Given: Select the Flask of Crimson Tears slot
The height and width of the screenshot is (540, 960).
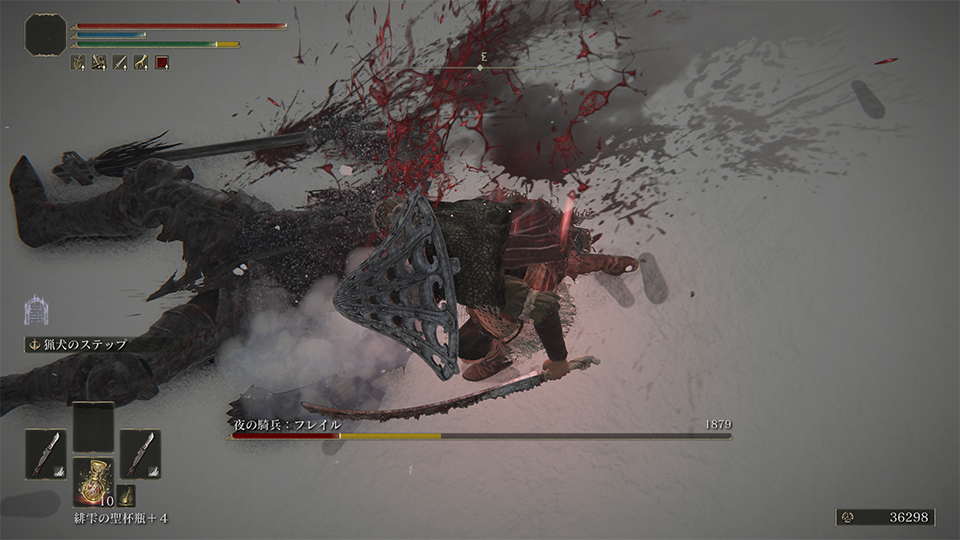Looking at the screenshot, I should coord(94,481).
